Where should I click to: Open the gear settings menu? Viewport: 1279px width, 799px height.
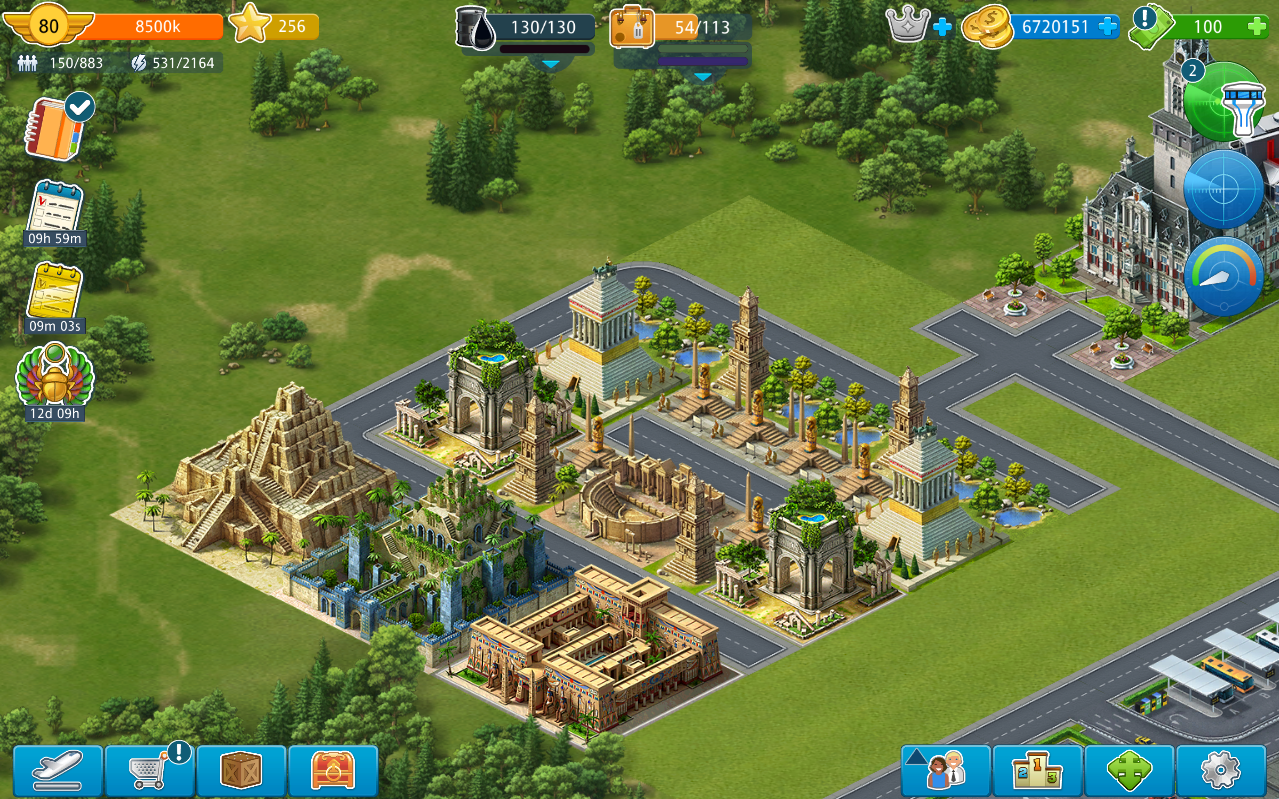click(1221, 771)
